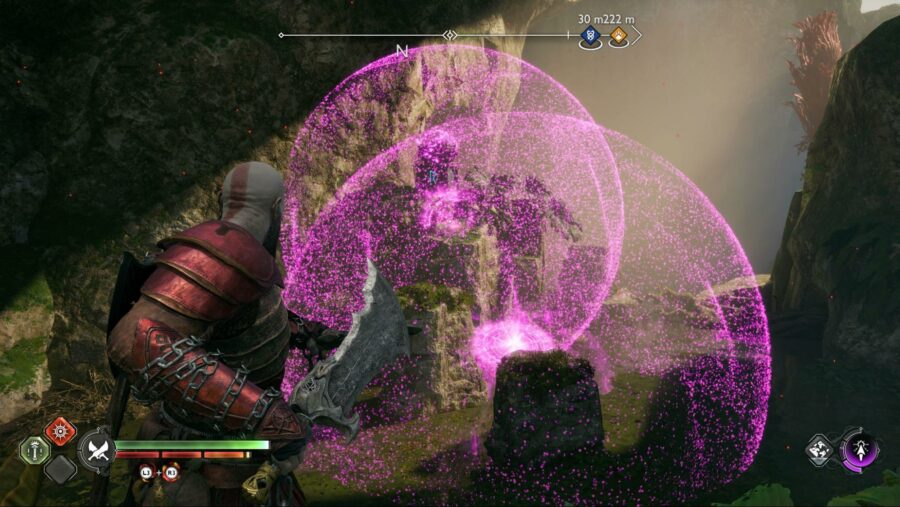
Task: Click the North indicator on the compass
Action: 402,50
